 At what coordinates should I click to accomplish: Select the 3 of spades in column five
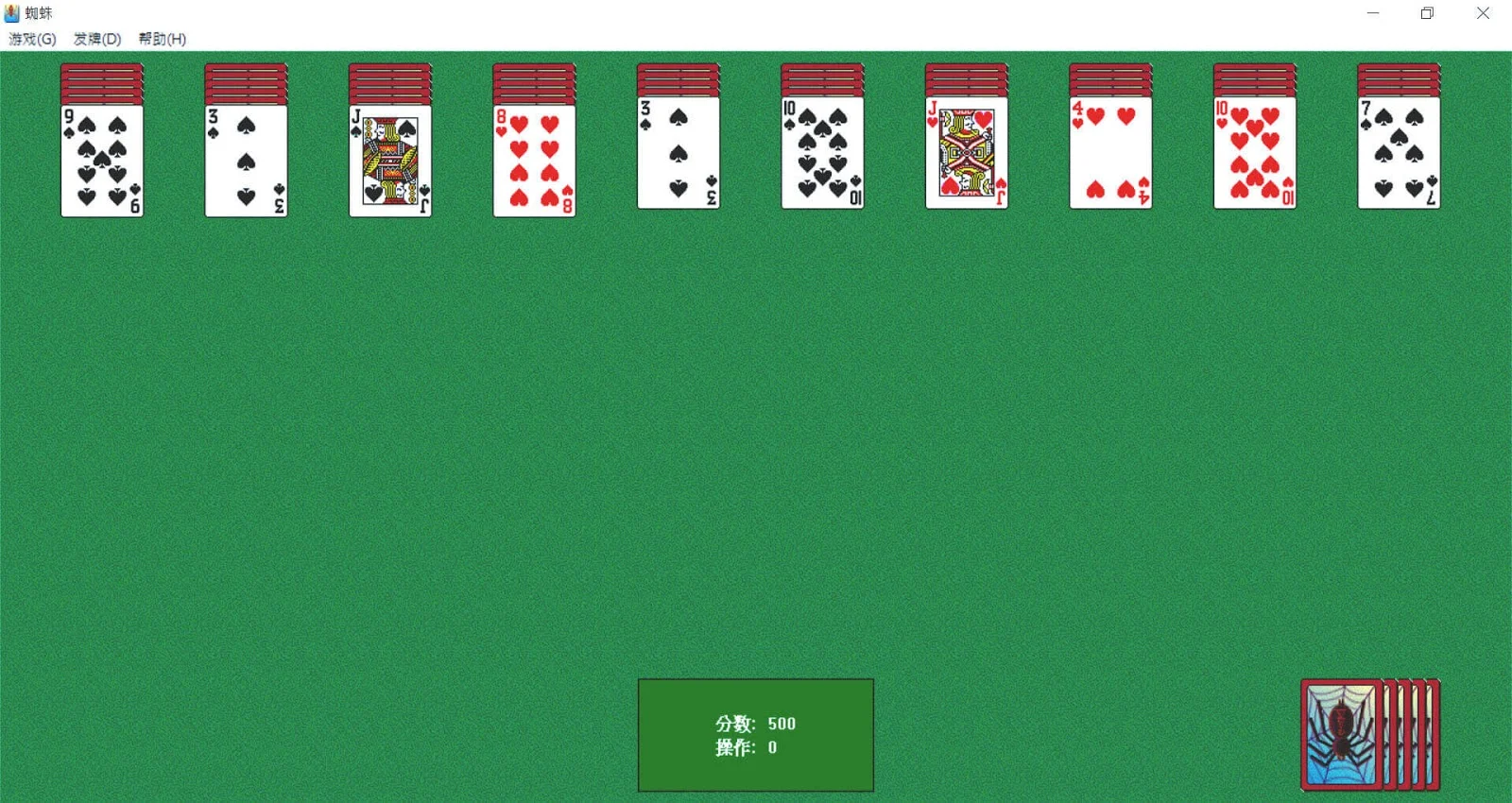tap(677, 156)
